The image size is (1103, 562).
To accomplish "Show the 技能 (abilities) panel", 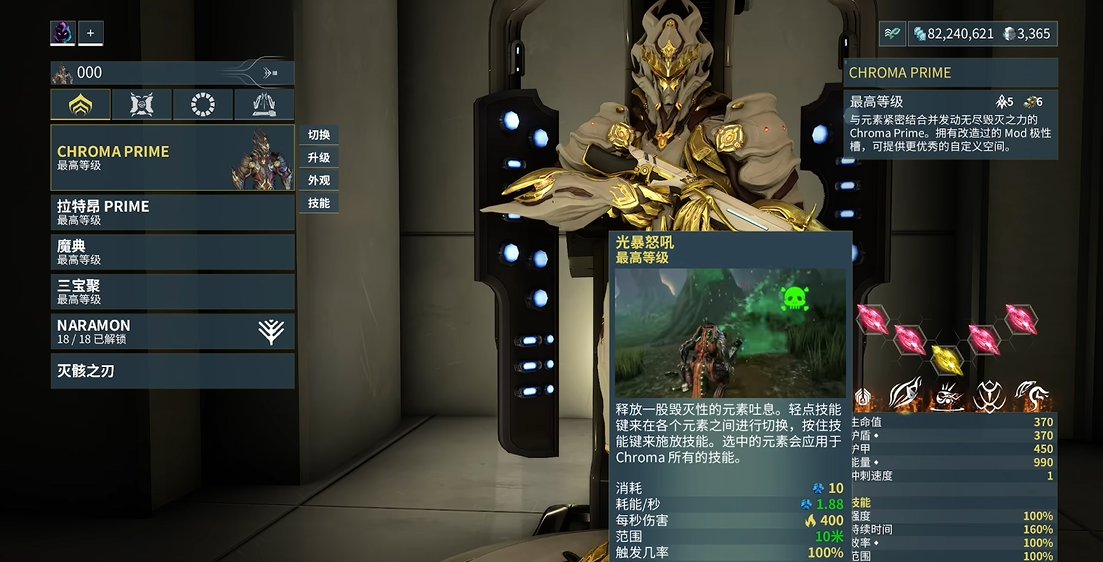I will [319, 204].
